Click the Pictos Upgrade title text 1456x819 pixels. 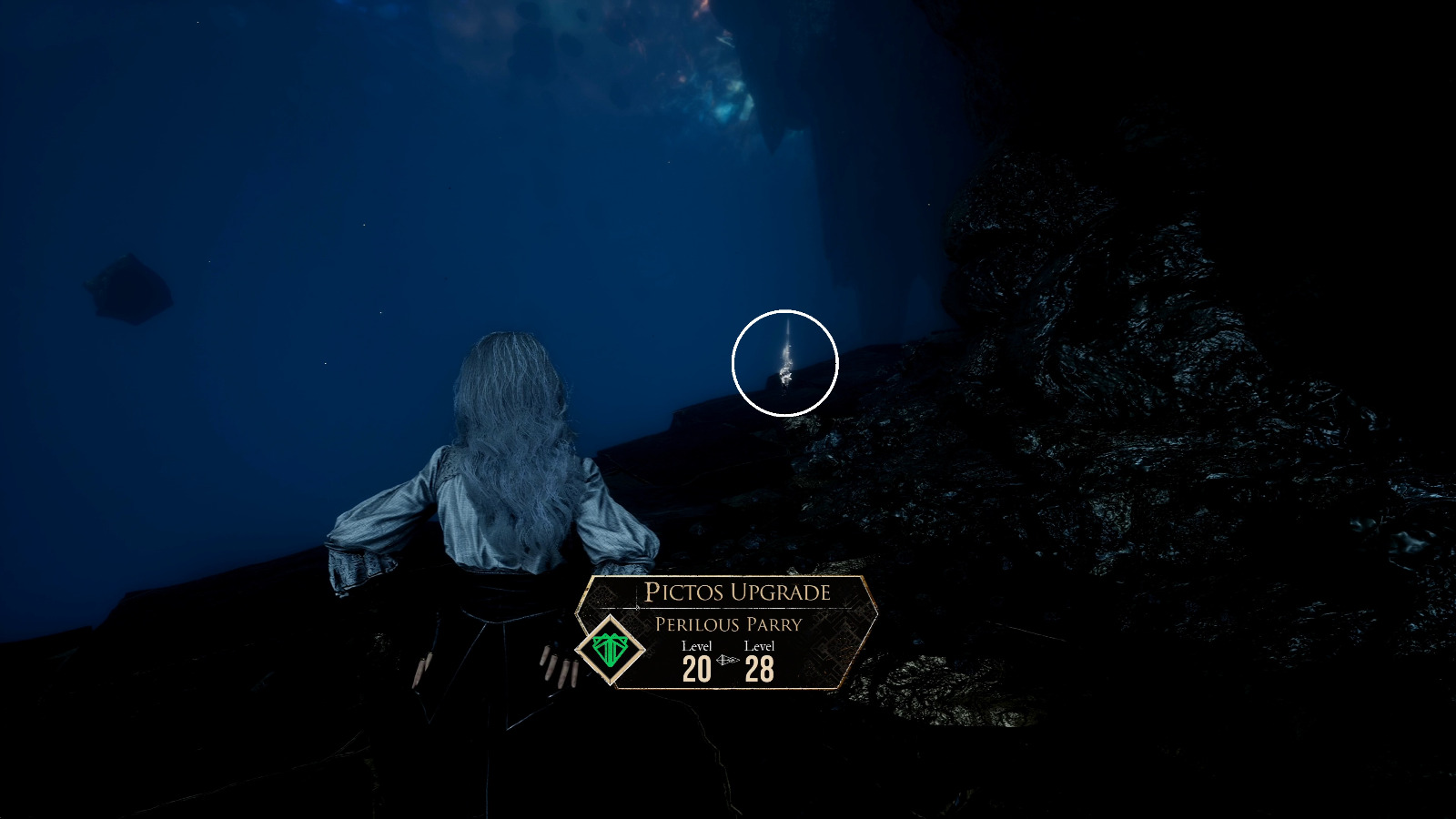pos(737,590)
